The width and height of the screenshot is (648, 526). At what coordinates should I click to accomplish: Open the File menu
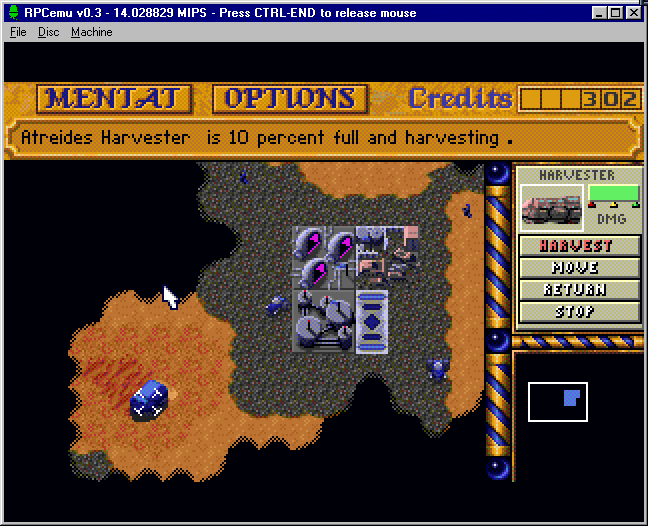tap(18, 32)
